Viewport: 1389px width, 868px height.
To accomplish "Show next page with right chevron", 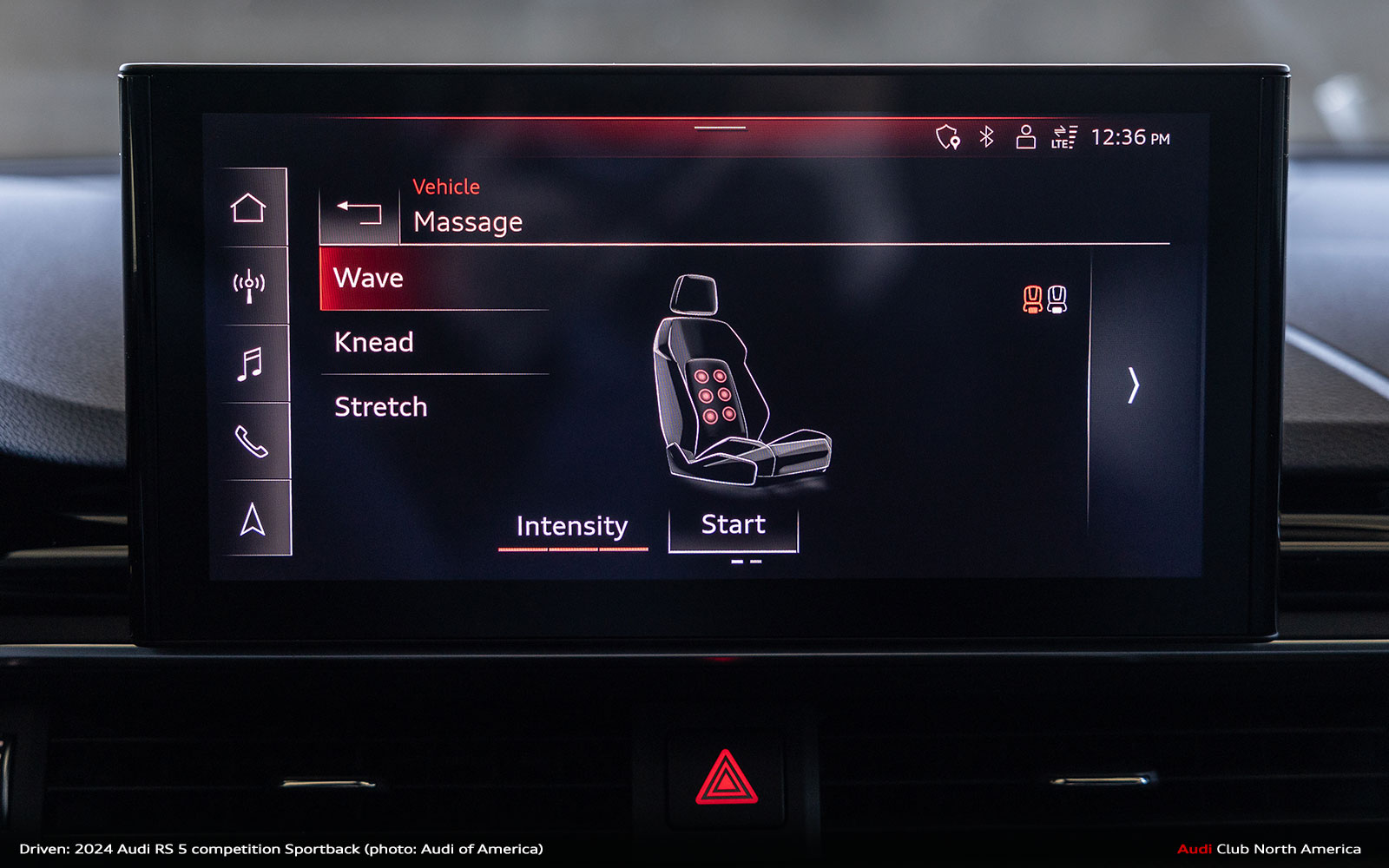I will point(1133,385).
